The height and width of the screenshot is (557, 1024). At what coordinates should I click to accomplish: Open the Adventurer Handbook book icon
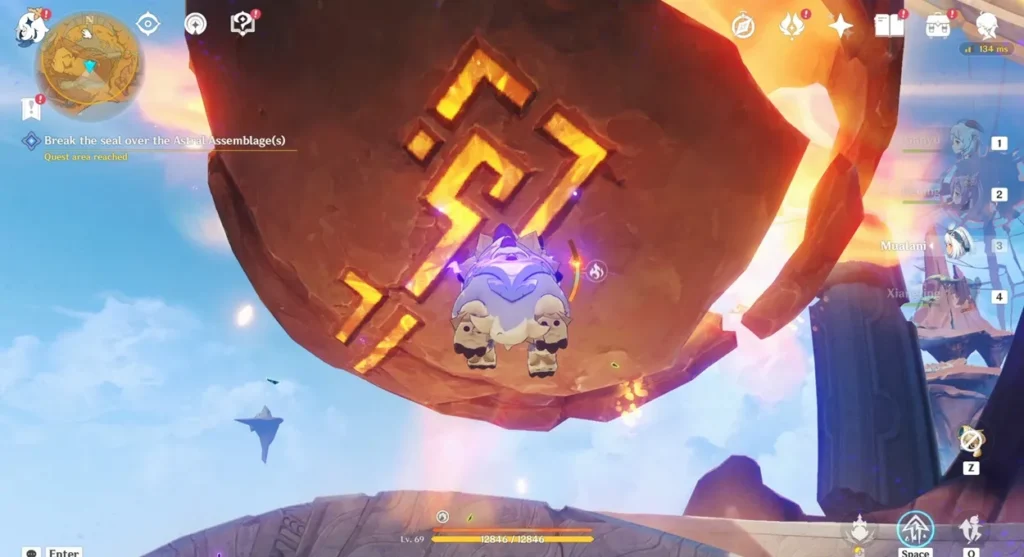pyautogui.click(x=889, y=26)
